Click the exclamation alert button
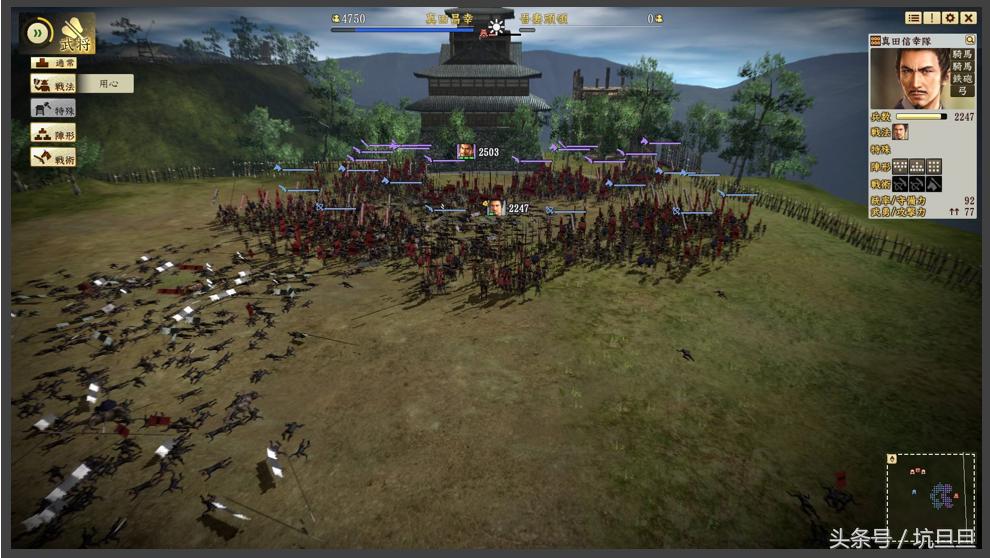 point(931,18)
